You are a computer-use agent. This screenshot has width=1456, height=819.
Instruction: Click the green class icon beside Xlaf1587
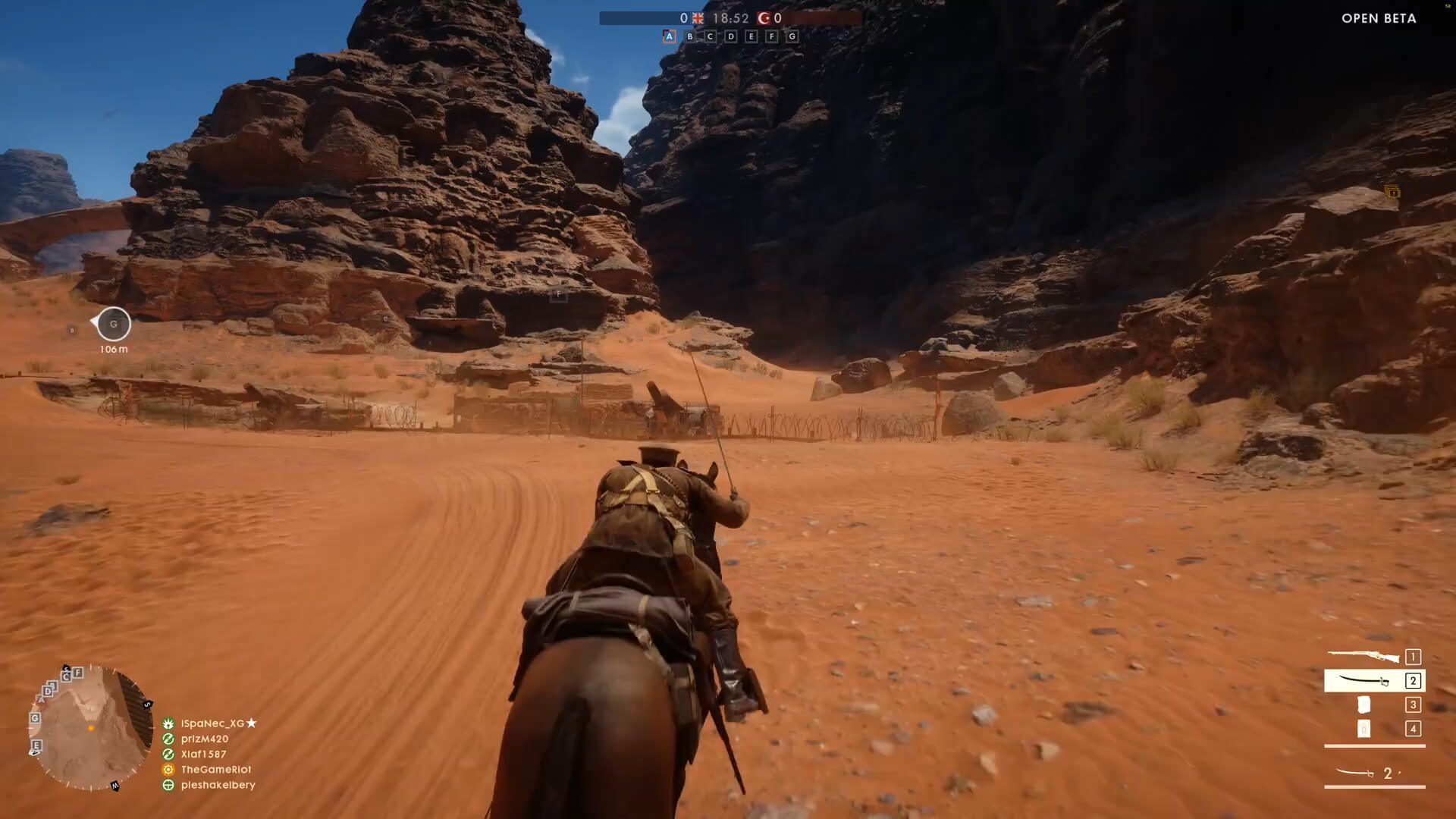(168, 755)
